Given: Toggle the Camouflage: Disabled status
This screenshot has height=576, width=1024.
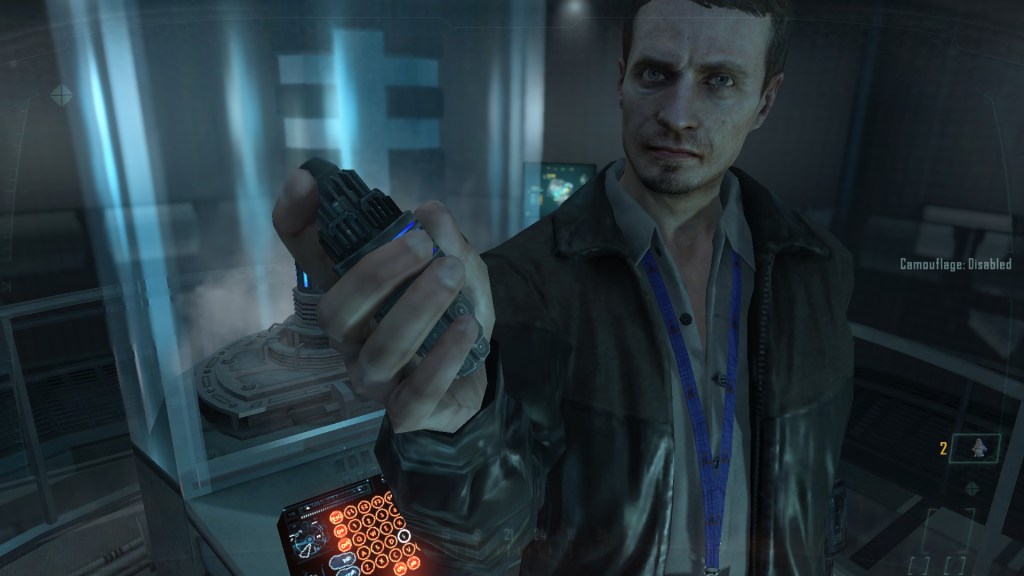Looking at the screenshot, I should 955,264.
